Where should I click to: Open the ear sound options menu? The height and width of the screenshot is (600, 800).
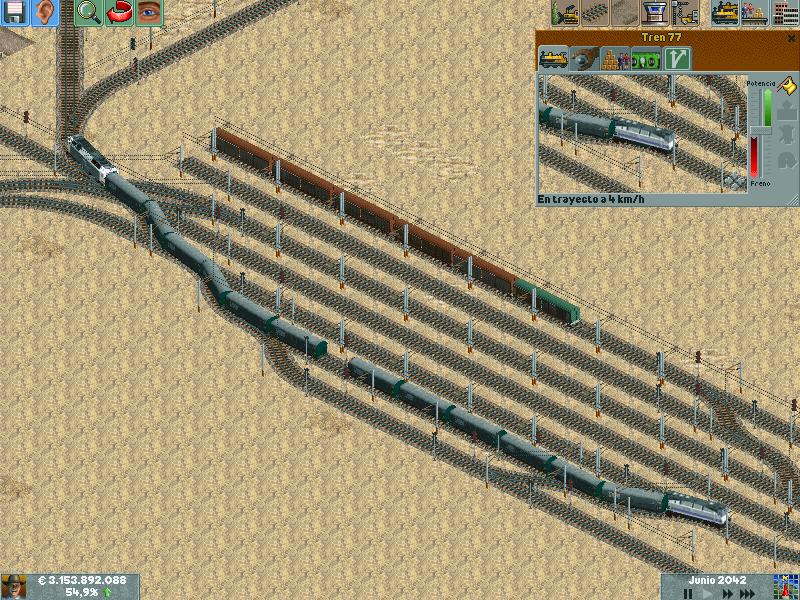46,13
